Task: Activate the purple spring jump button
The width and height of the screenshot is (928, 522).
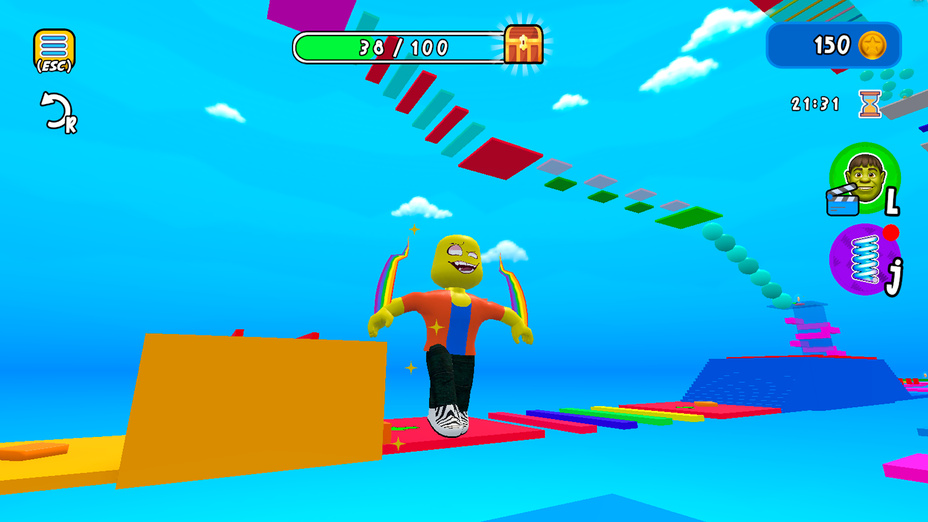Action: 864,260
